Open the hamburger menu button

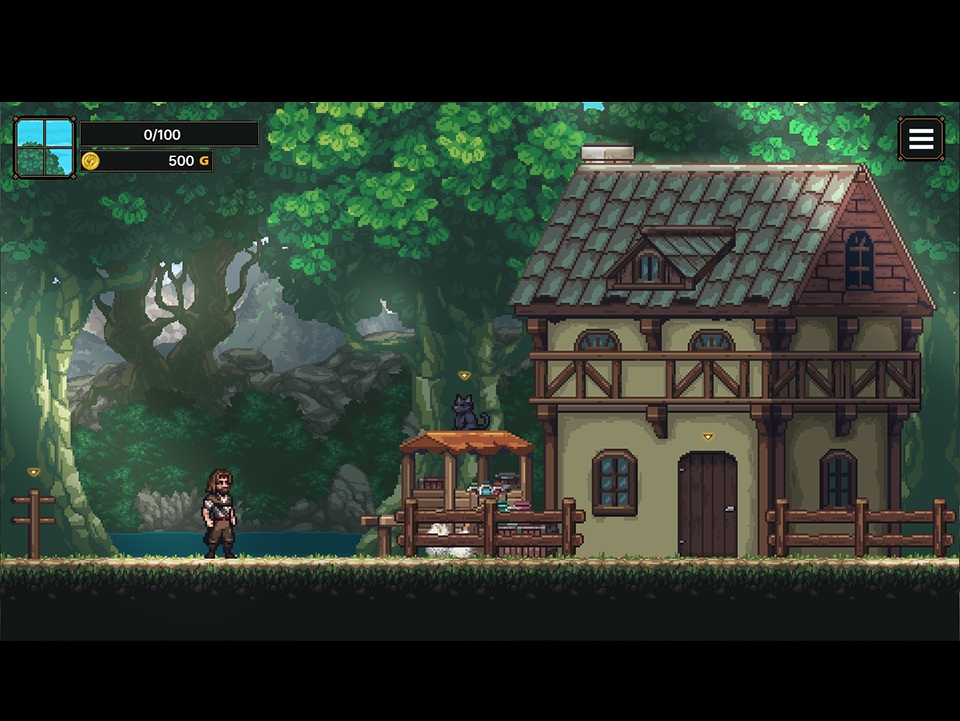coord(920,139)
